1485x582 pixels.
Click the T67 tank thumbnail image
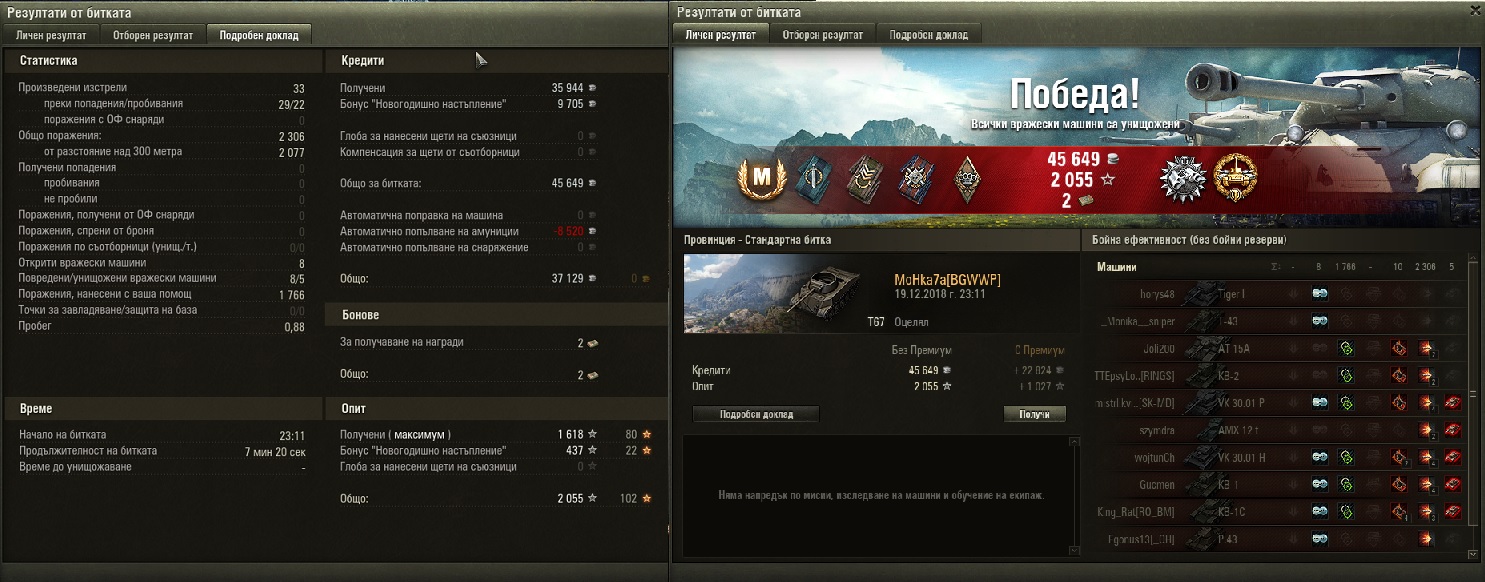767,293
